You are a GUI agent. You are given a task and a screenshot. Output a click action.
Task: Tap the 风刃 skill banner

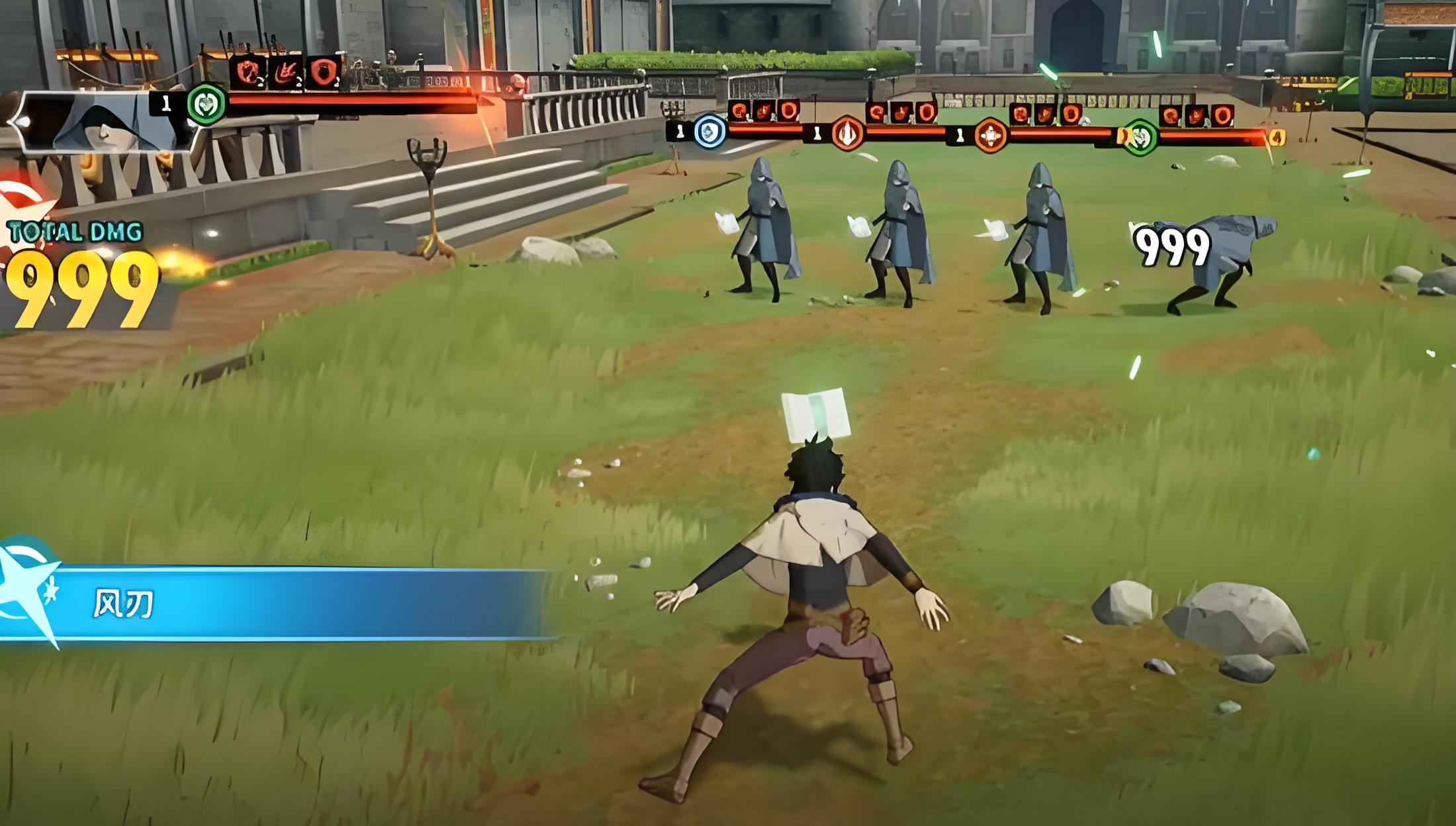point(278,604)
